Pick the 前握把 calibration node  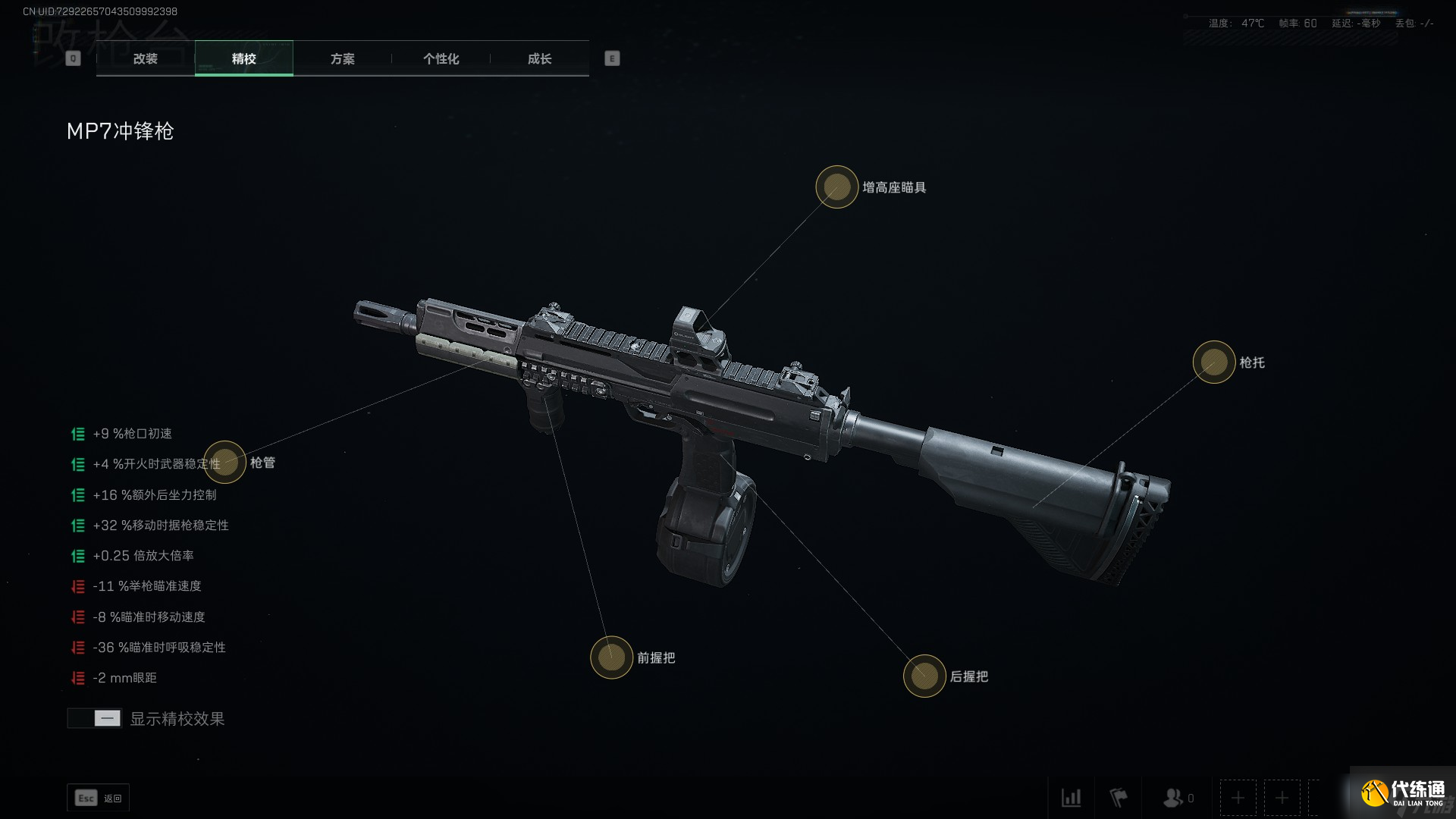[611, 657]
